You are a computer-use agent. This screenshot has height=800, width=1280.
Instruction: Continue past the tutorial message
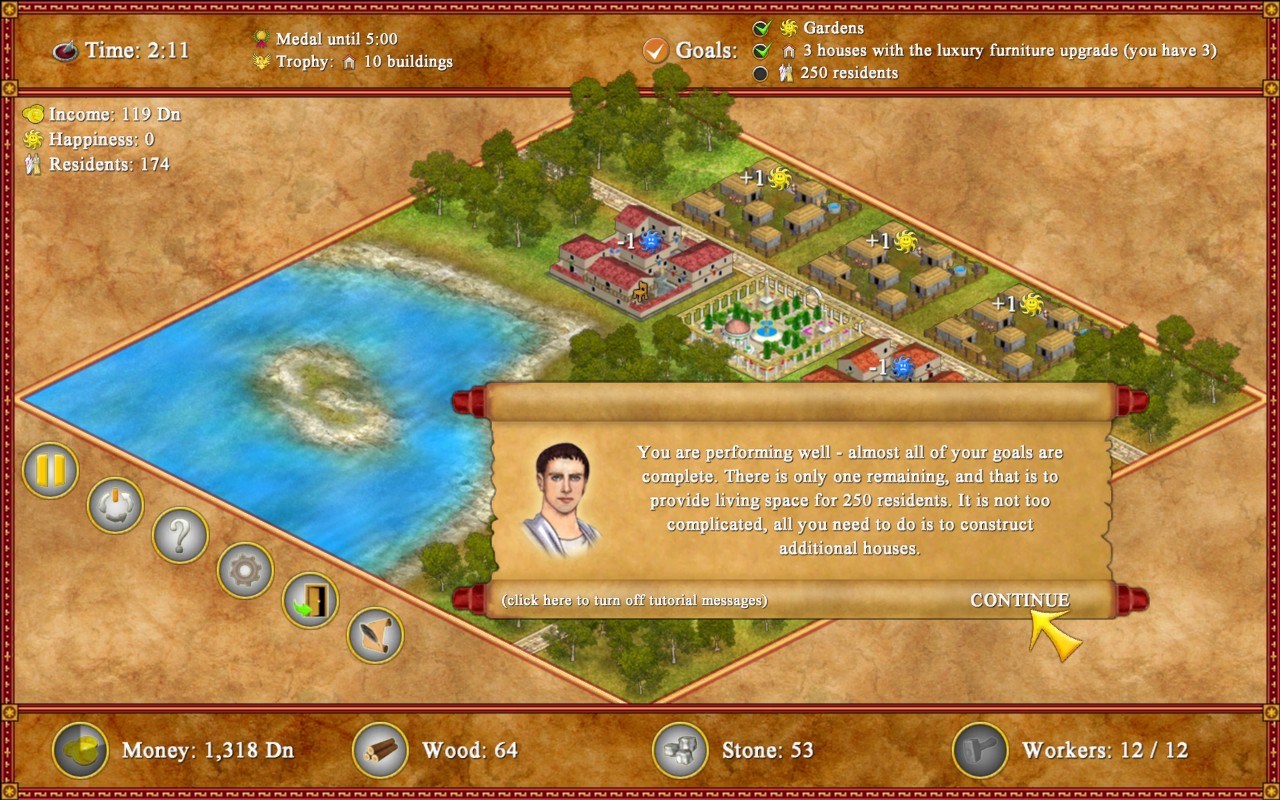[x=1019, y=600]
